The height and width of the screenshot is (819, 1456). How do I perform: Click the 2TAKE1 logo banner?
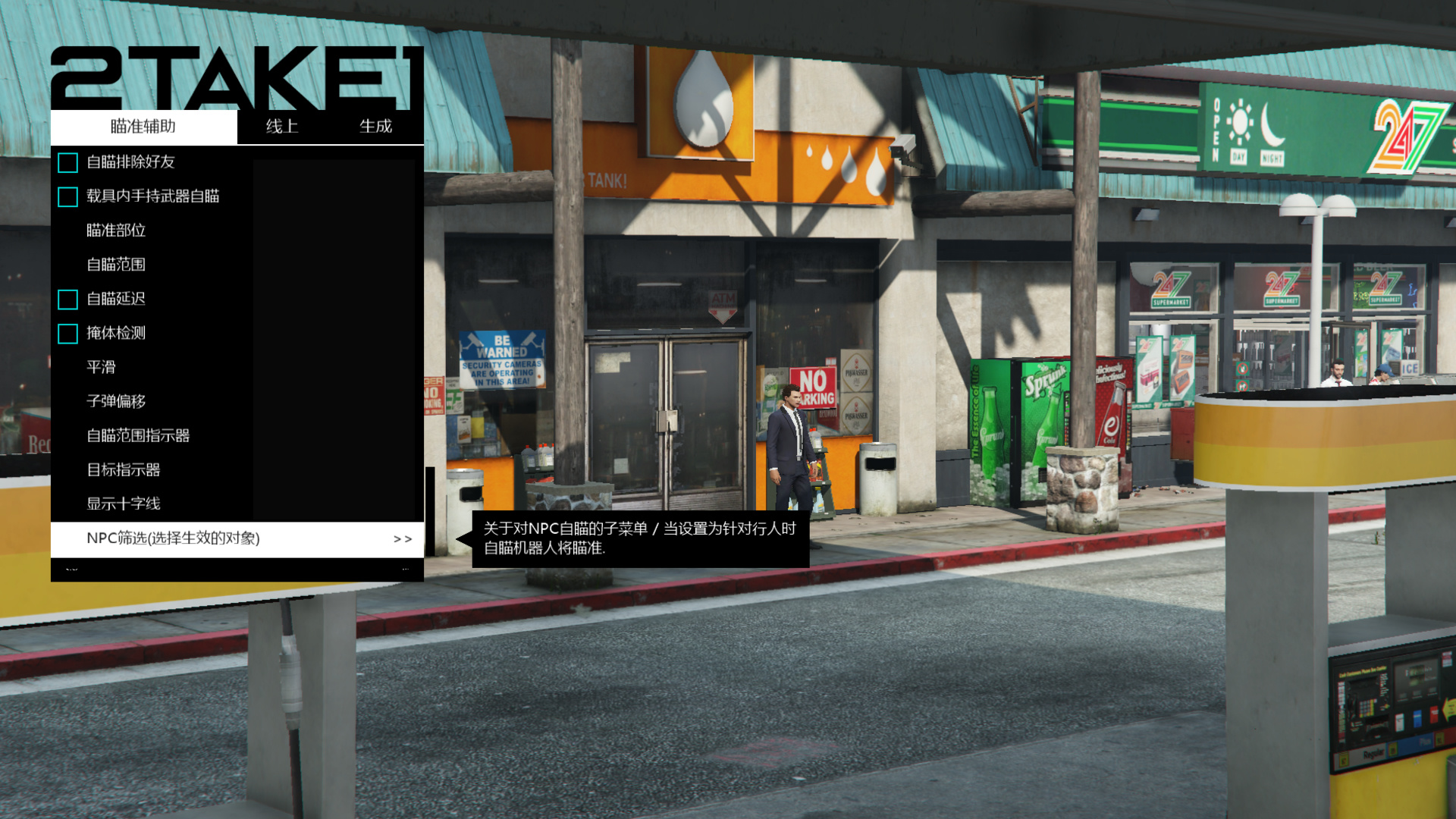click(235, 76)
